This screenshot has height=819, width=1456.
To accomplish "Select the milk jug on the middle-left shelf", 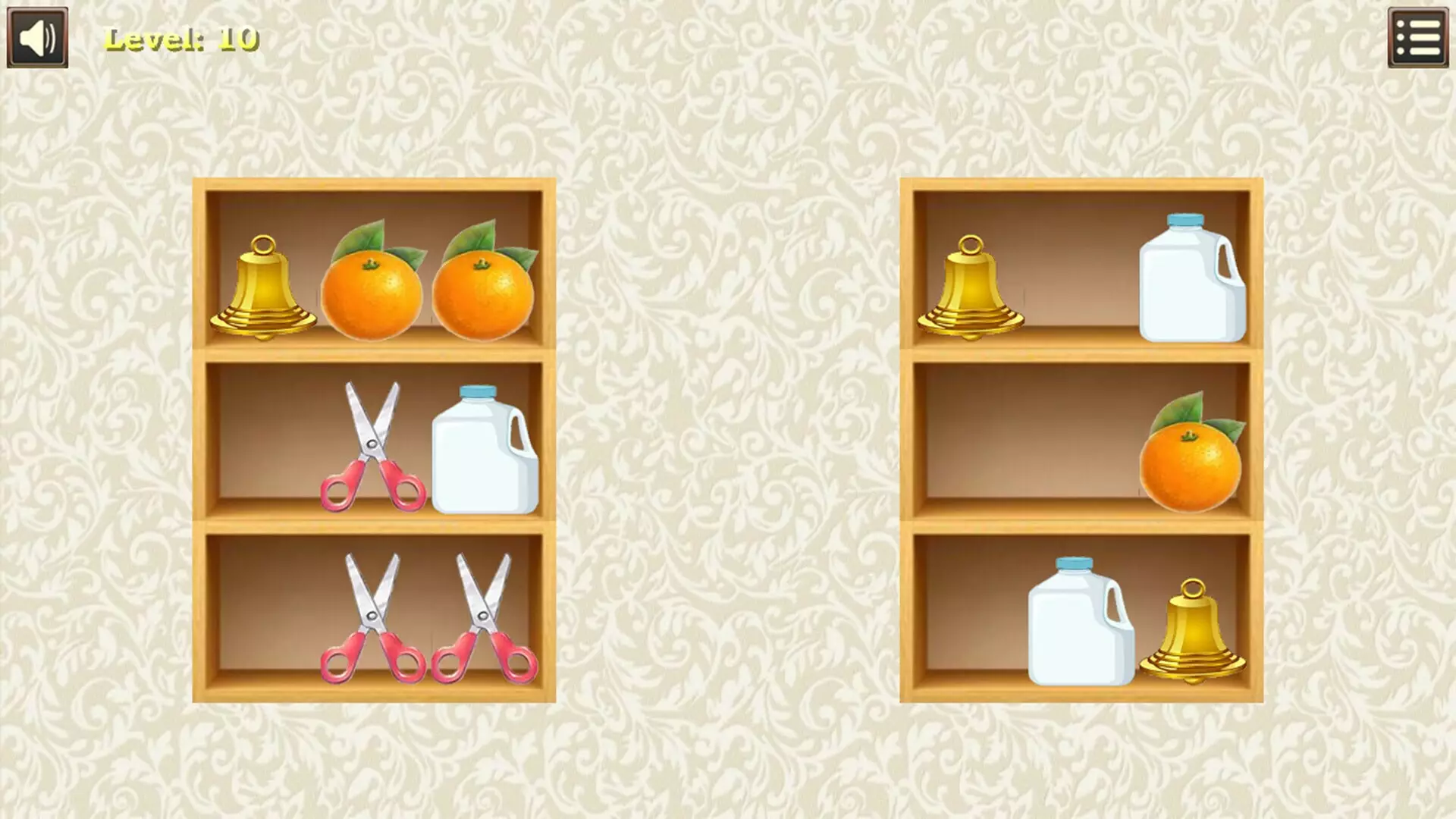I will pyautogui.click(x=485, y=451).
